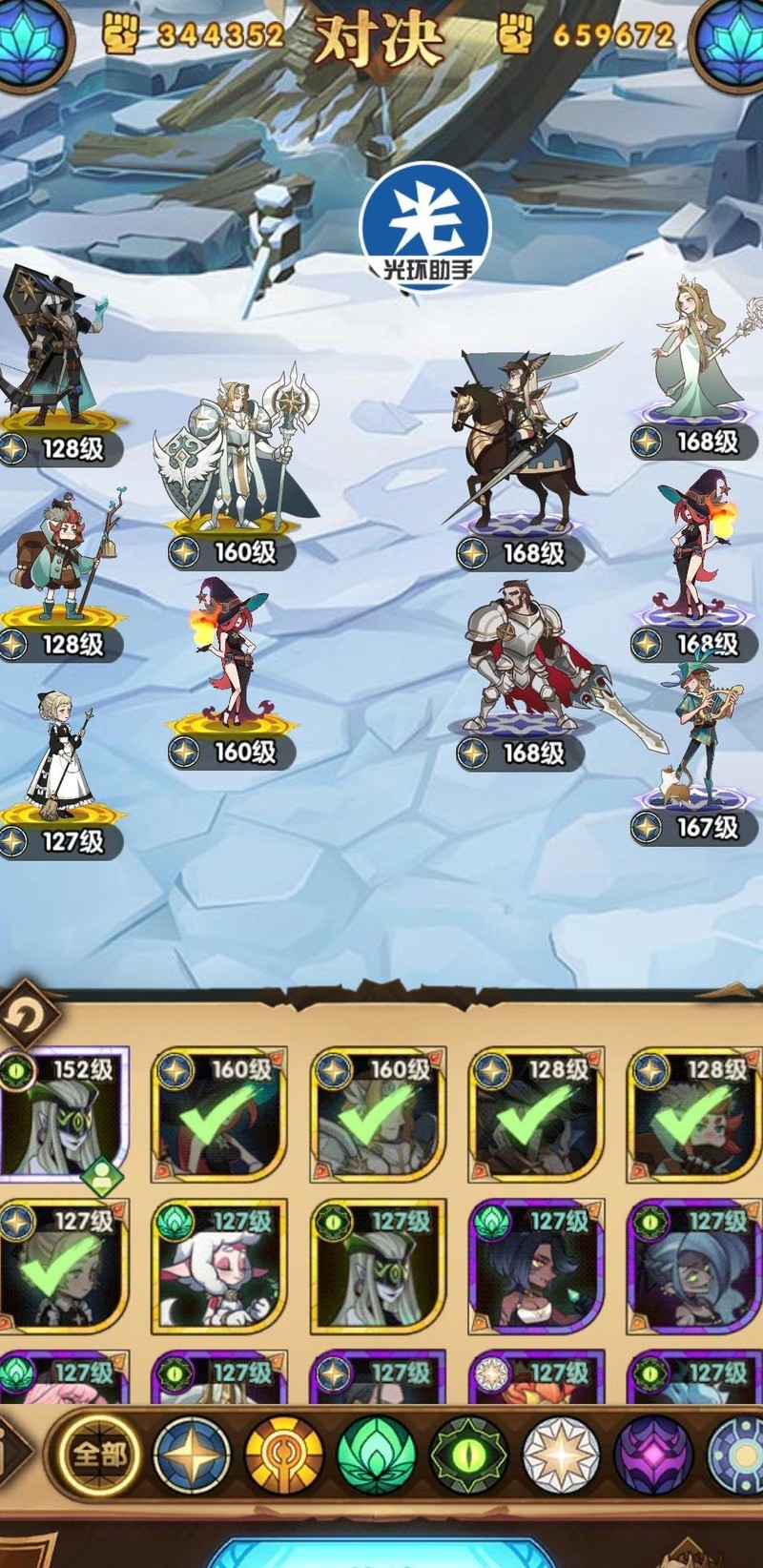Open the 光环助手 overlay icon
Screen dimensions: 763x1568
(x=424, y=227)
